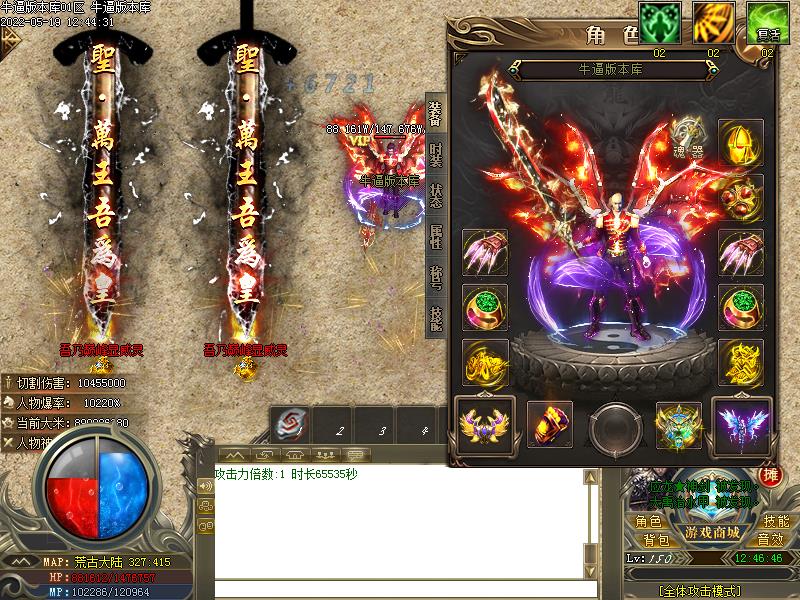
Task: Select the golden helmet equipment slot
Action: (x=741, y=142)
